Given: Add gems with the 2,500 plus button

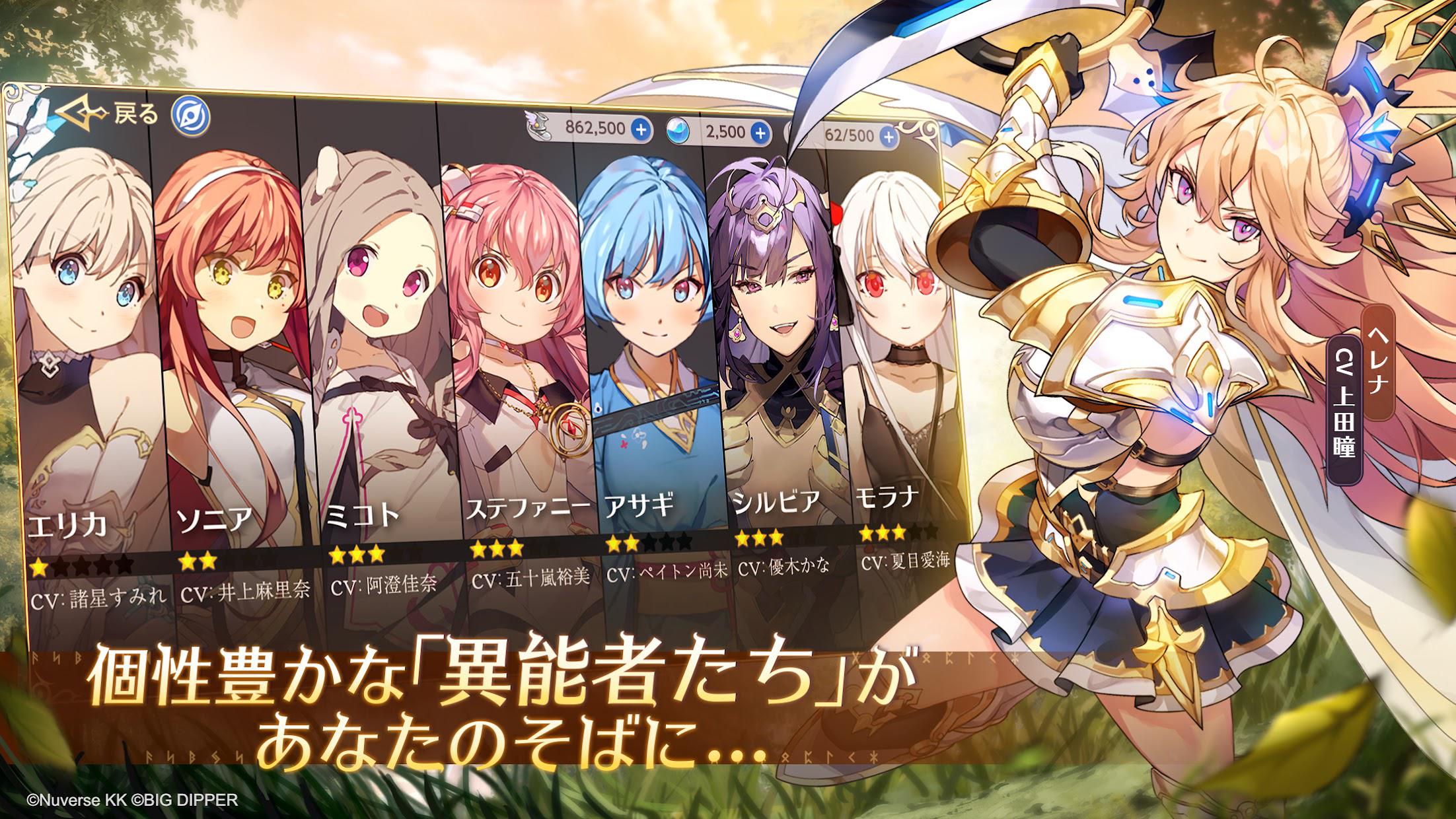Looking at the screenshot, I should (x=761, y=133).
